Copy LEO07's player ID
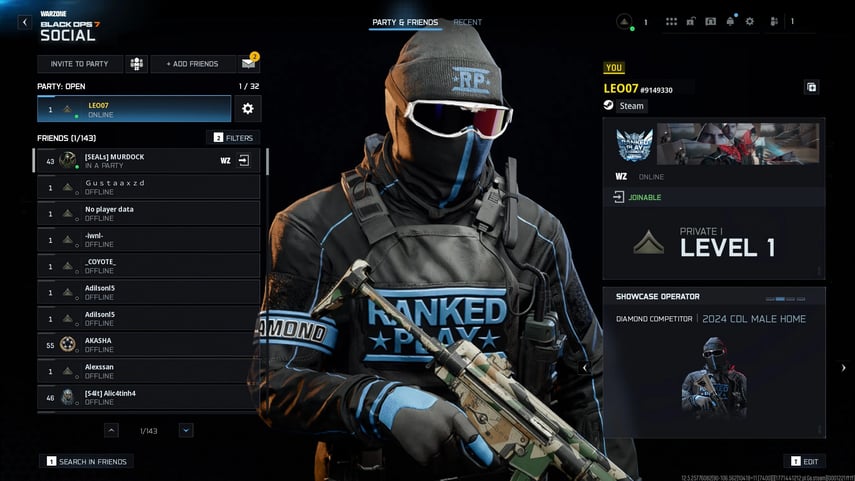855x481 pixels. [x=811, y=88]
